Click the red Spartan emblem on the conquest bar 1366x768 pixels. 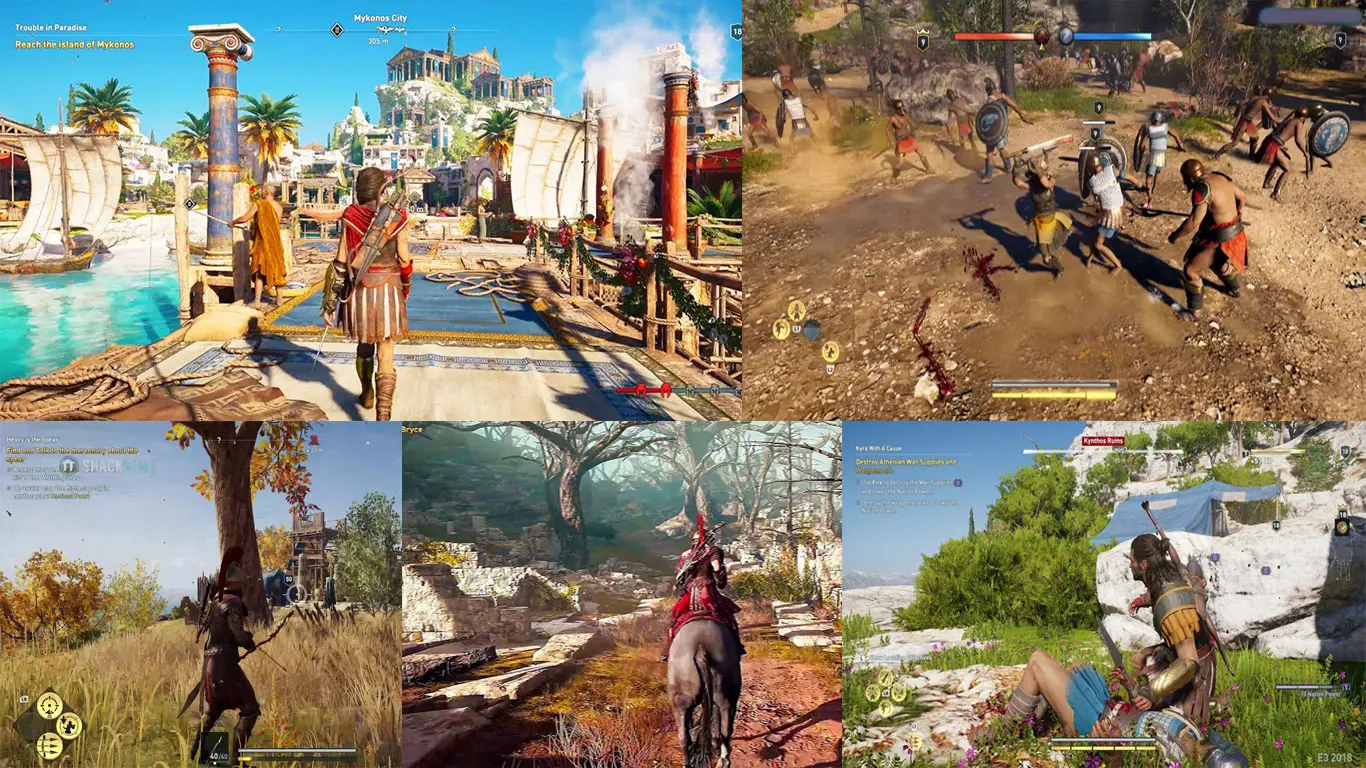pos(1042,37)
